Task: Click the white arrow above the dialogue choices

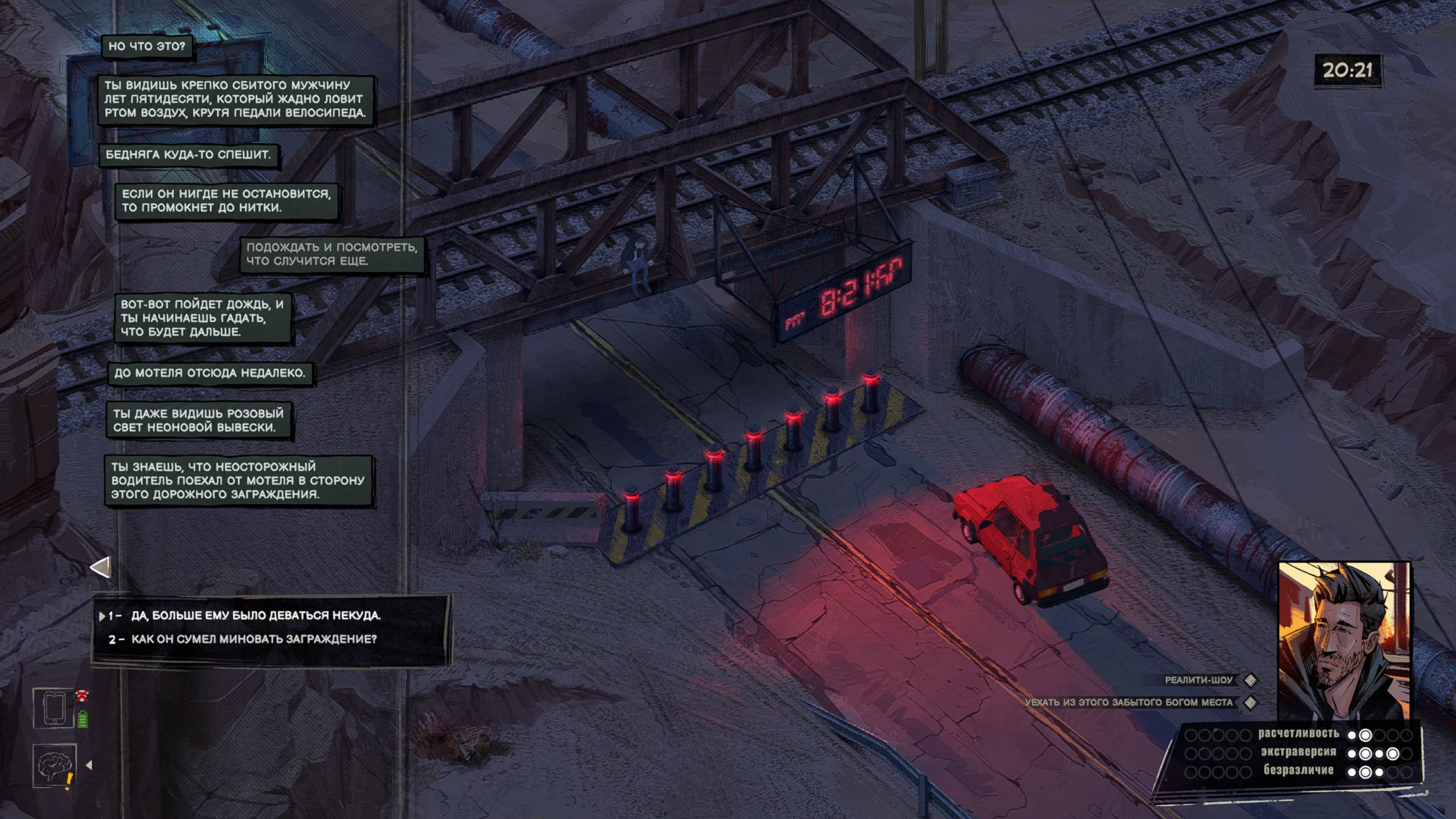Action: coord(101,567)
